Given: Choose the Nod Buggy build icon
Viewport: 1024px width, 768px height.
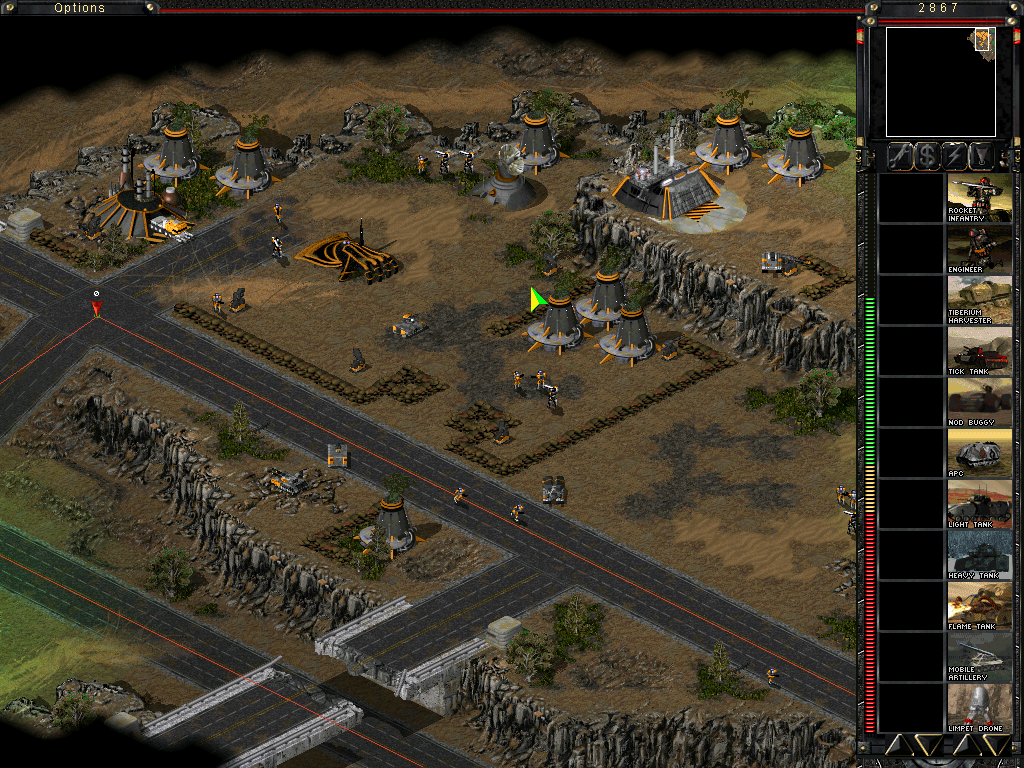Looking at the screenshot, I should tap(980, 402).
